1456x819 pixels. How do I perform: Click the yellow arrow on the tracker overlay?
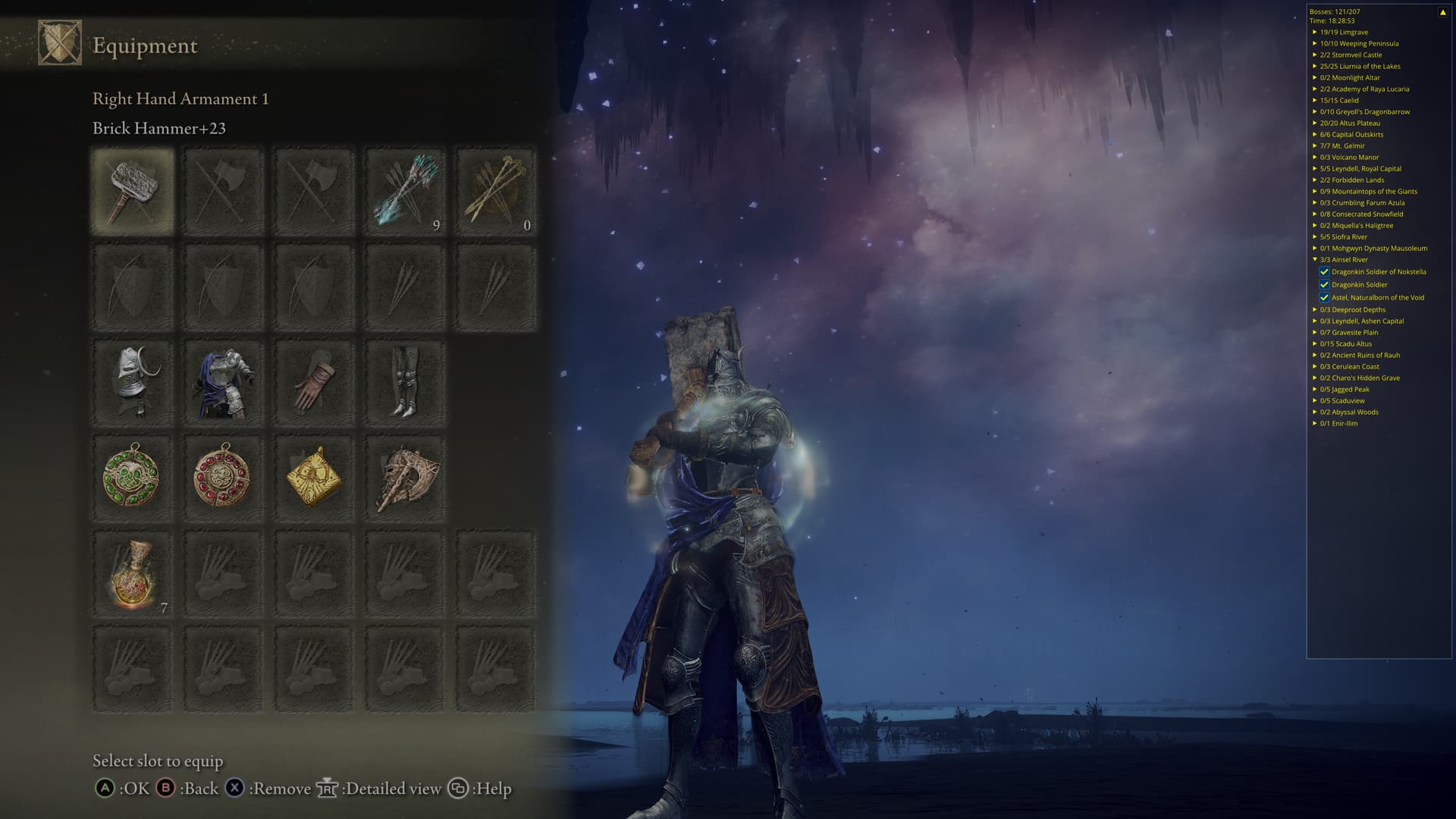tap(1442, 12)
